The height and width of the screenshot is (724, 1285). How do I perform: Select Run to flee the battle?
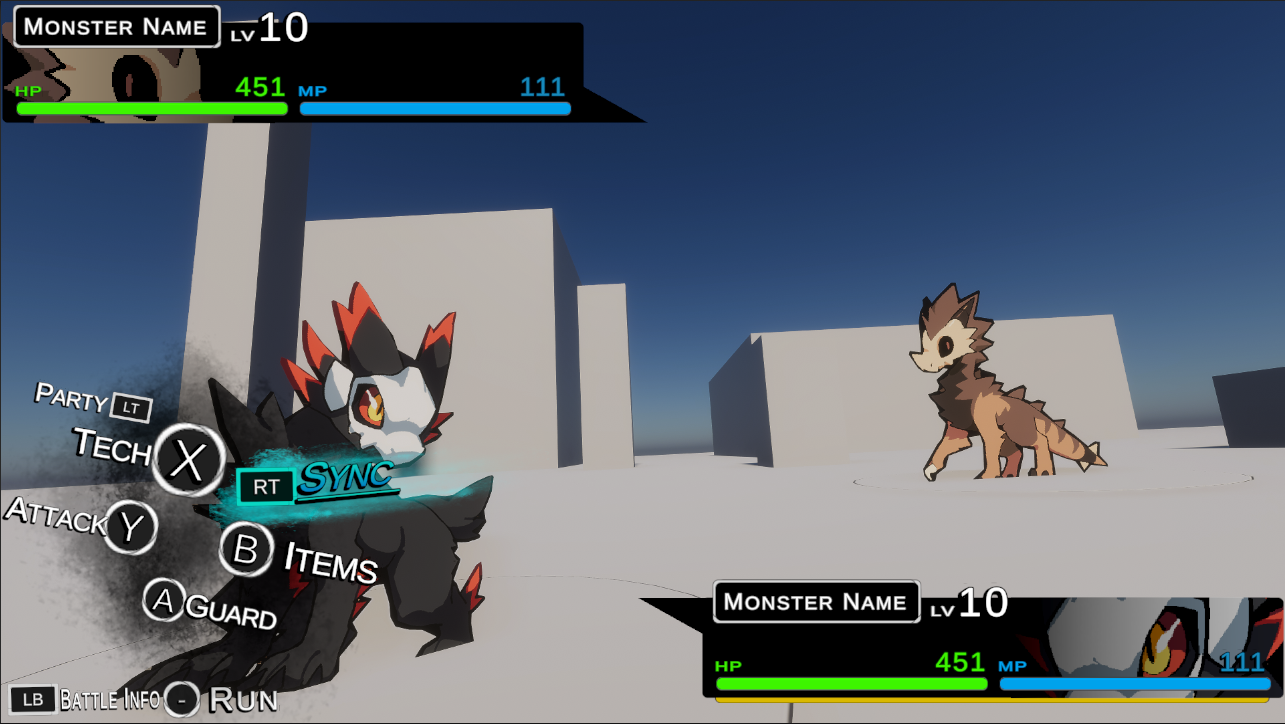point(182,699)
